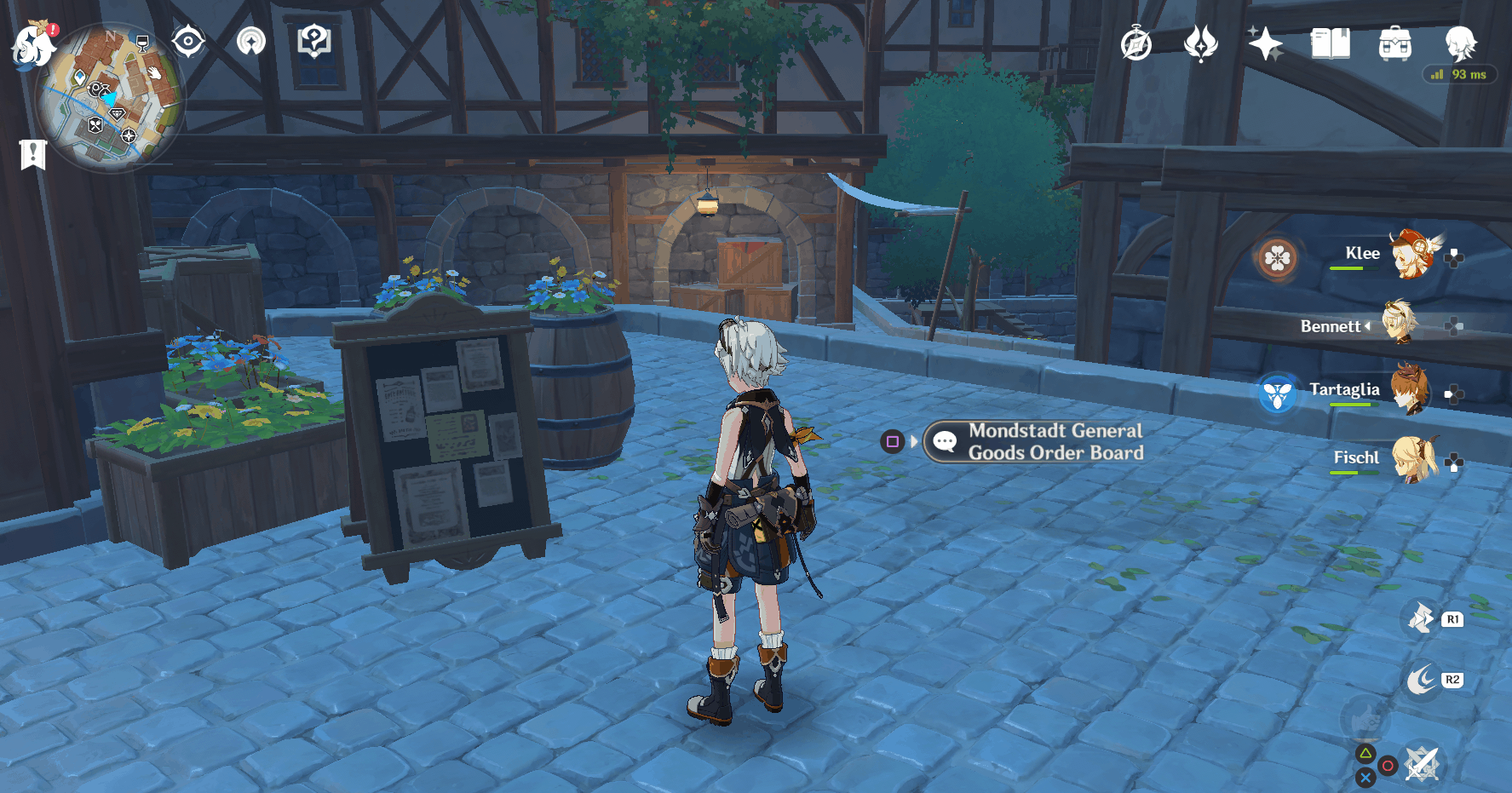Toggle the elemental skill R2 ability
Viewport: 1512px width, 793px height.
coord(1421,680)
